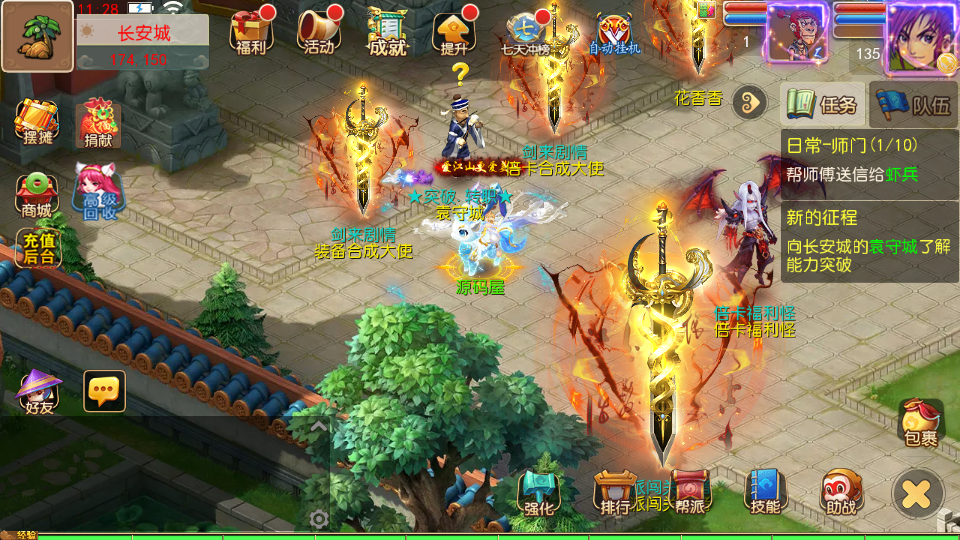Open the 商城 shop

coord(36,193)
